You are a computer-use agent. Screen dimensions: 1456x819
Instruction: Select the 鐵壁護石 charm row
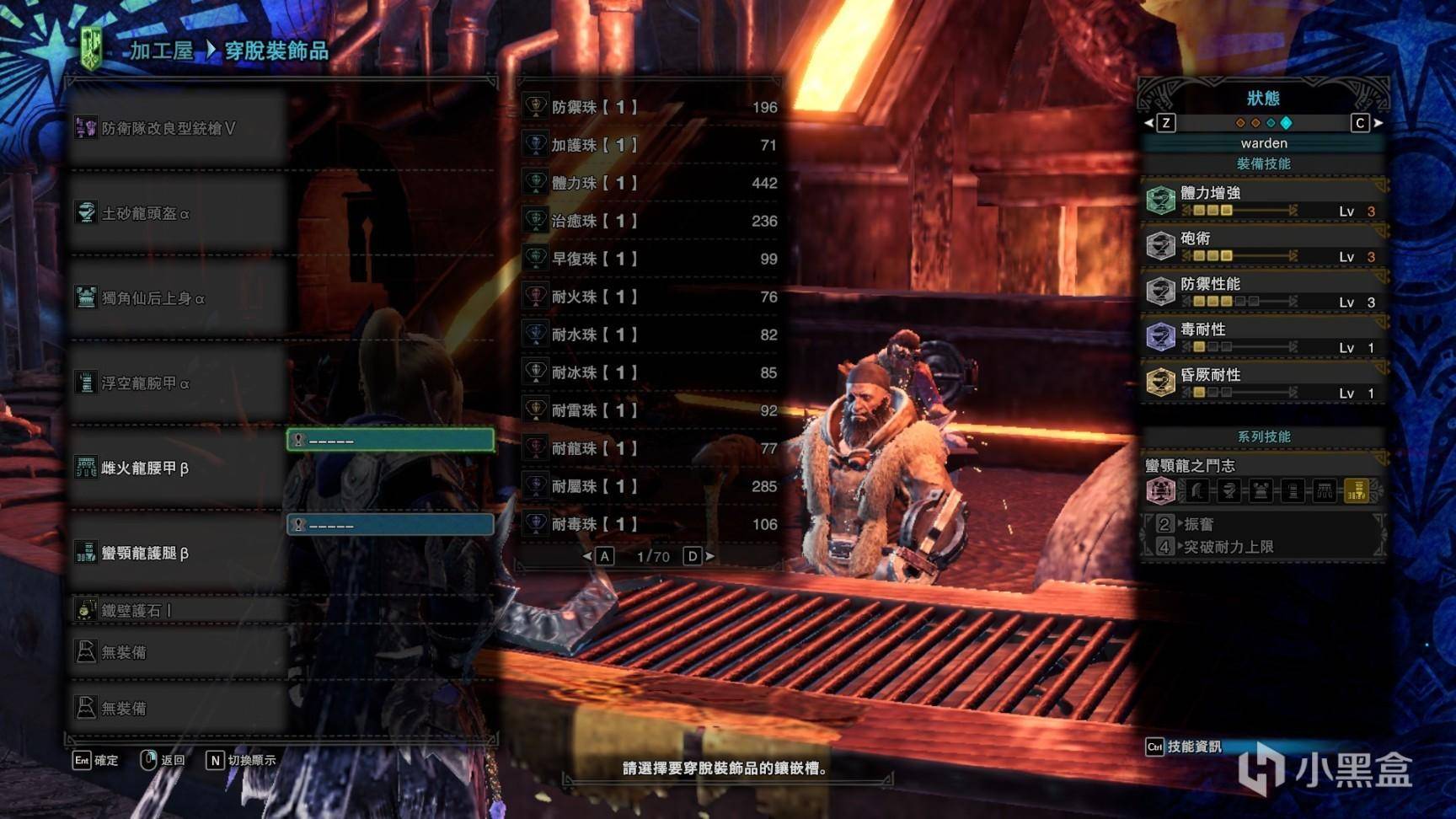pos(136,610)
